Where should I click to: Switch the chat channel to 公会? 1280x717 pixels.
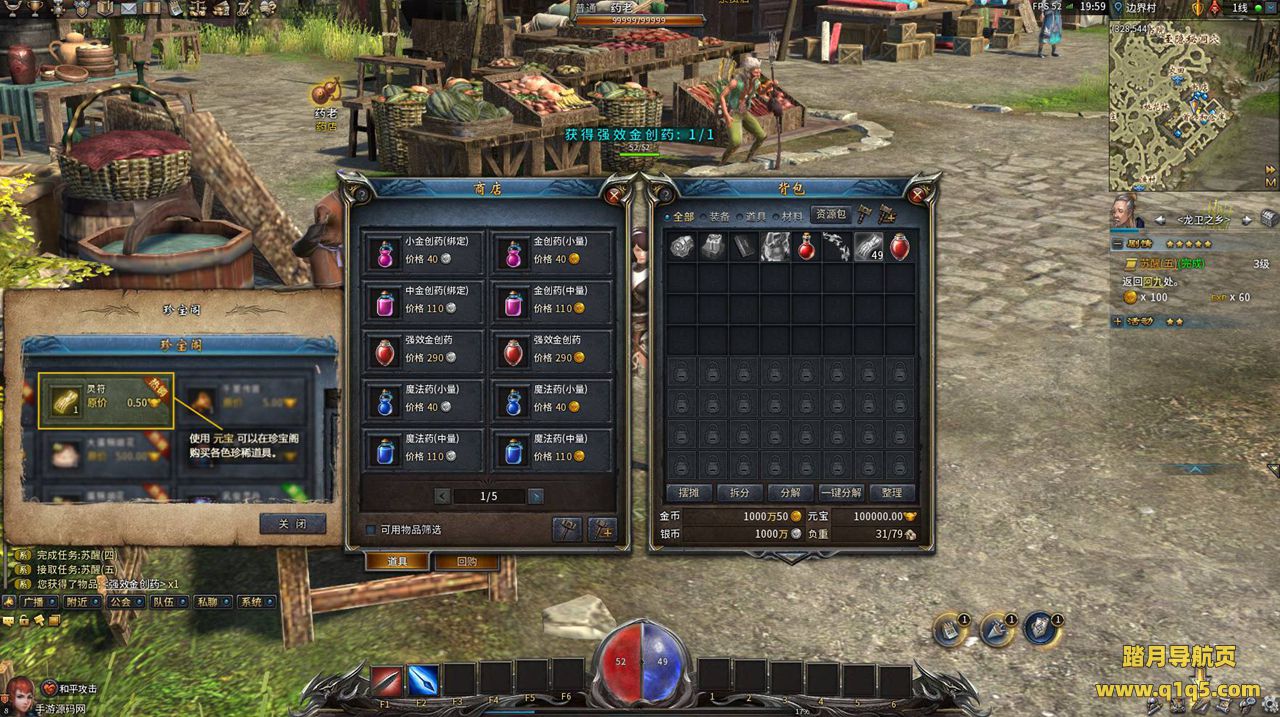(121, 602)
